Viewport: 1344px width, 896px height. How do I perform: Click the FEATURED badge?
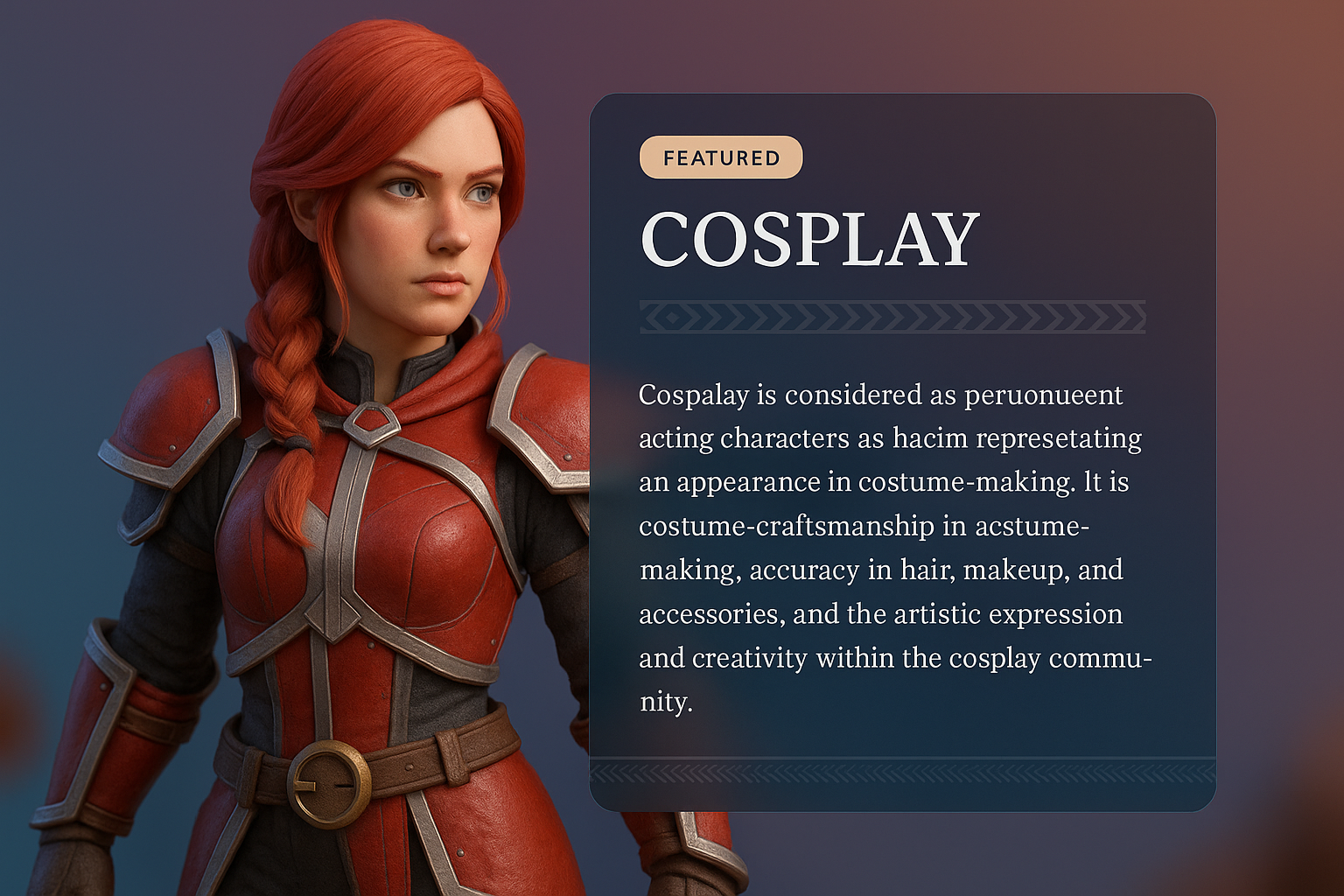(x=721, y=158)
